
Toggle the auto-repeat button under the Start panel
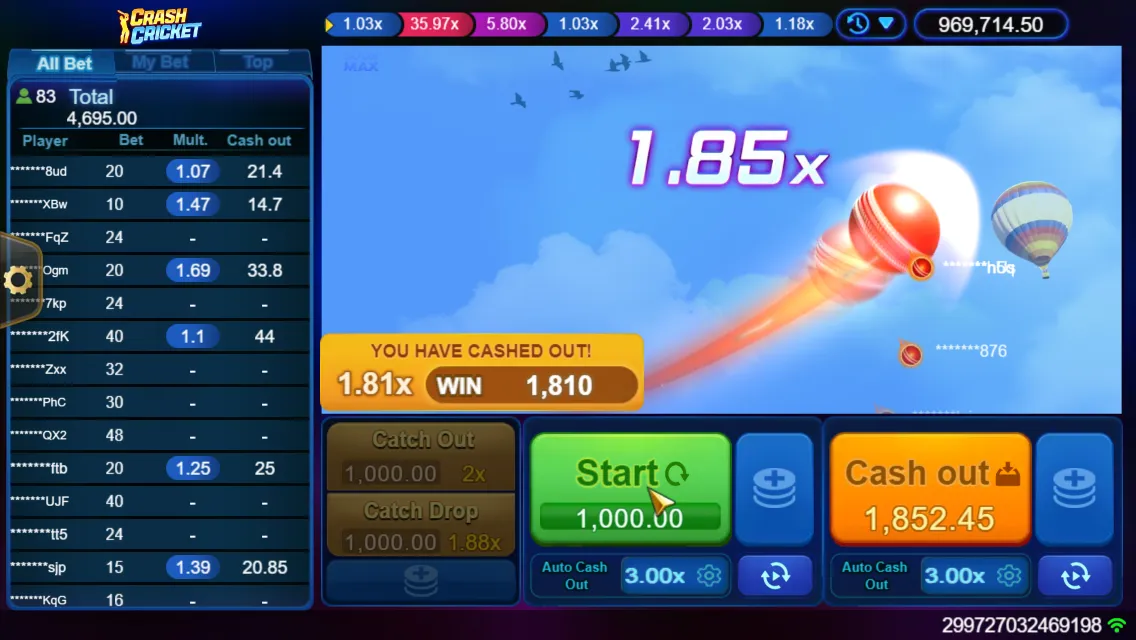774,576
